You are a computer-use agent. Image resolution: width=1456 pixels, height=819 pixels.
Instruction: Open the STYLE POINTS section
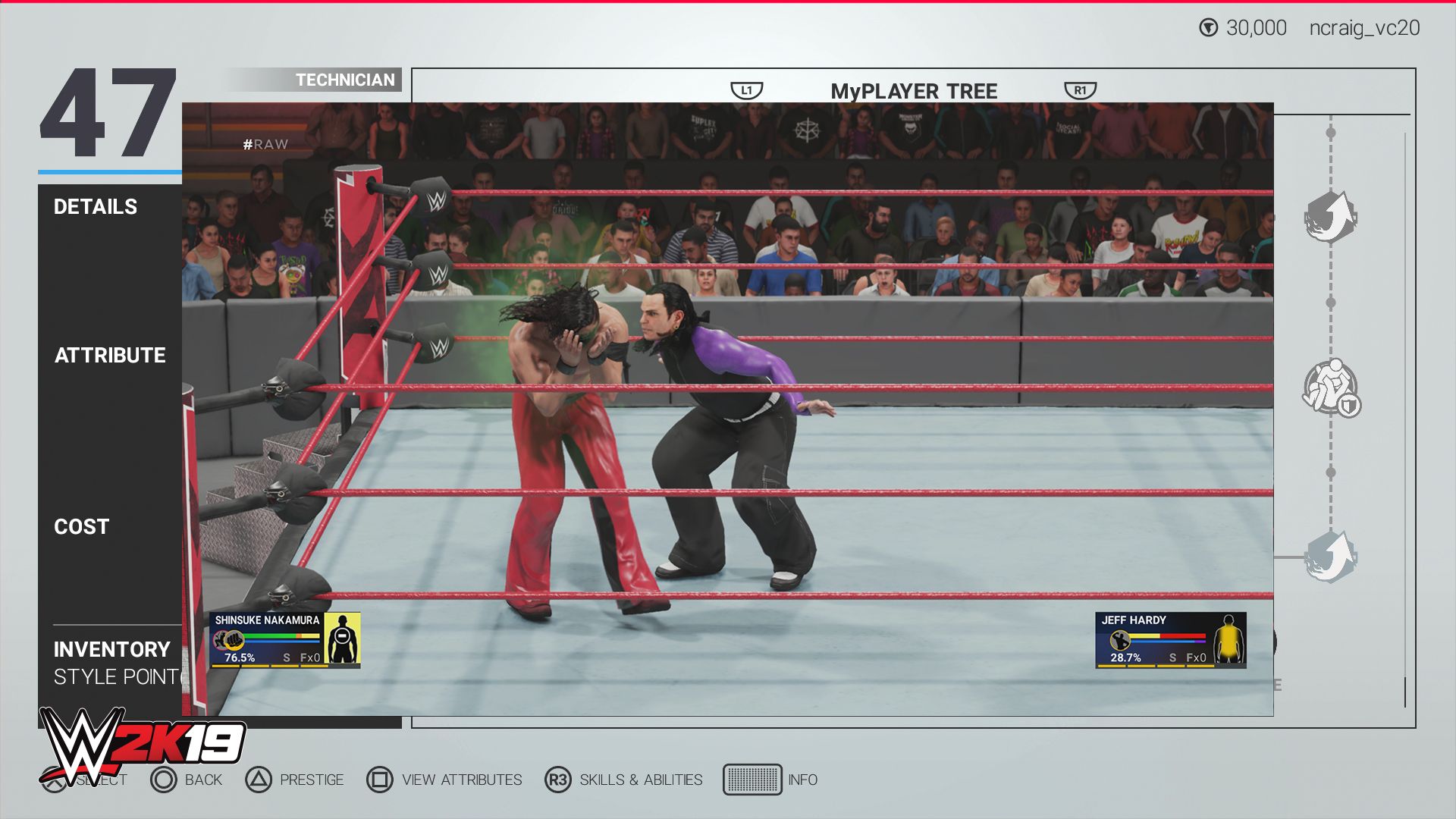[x=111, y=676]
